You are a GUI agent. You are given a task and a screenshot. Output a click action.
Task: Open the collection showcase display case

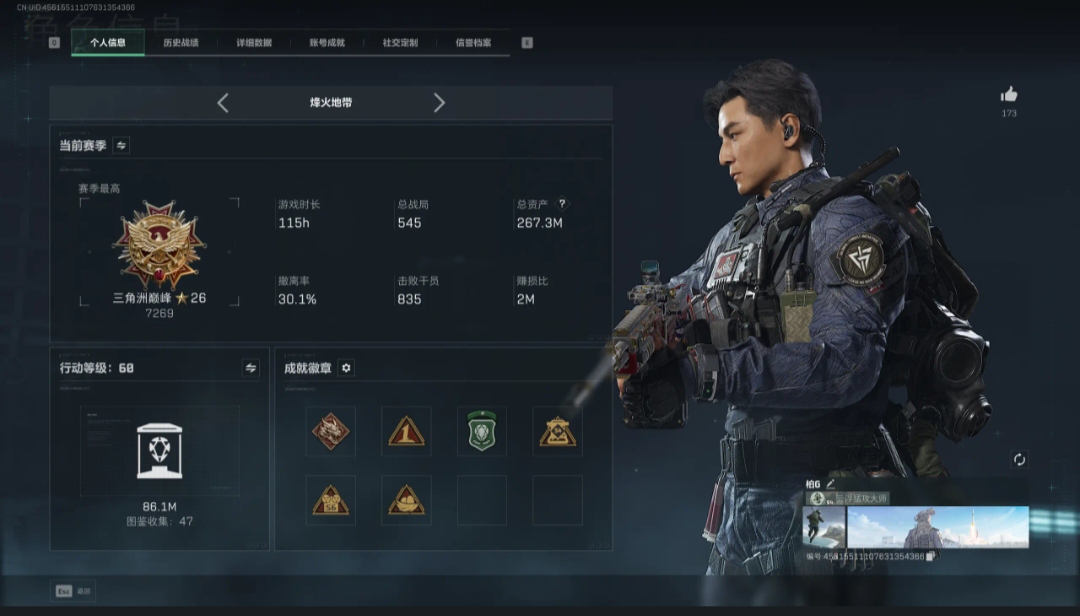click(160, 450)
